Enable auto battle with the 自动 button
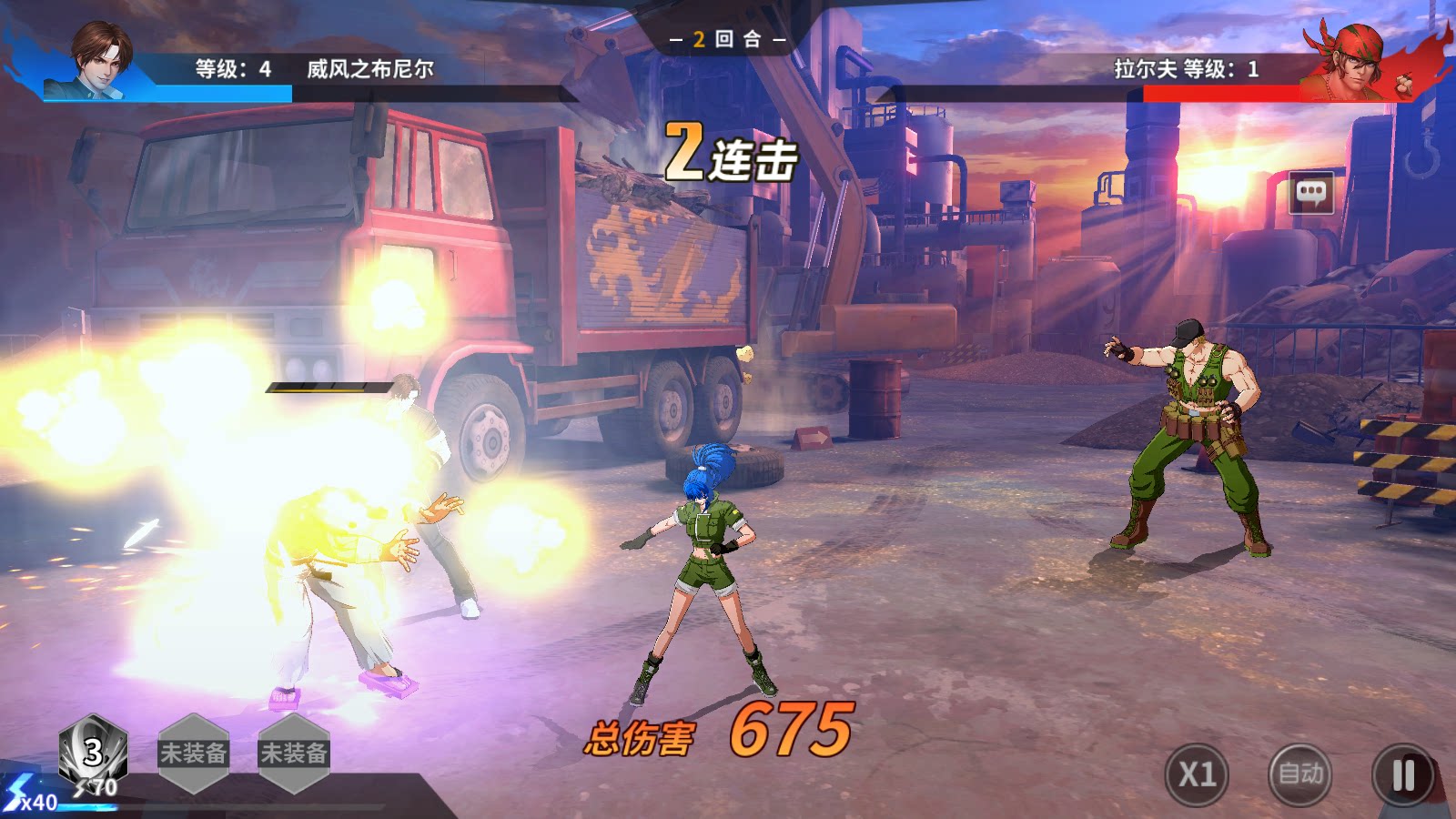Screen dimensions: 1456x819 pos(1299,774)
